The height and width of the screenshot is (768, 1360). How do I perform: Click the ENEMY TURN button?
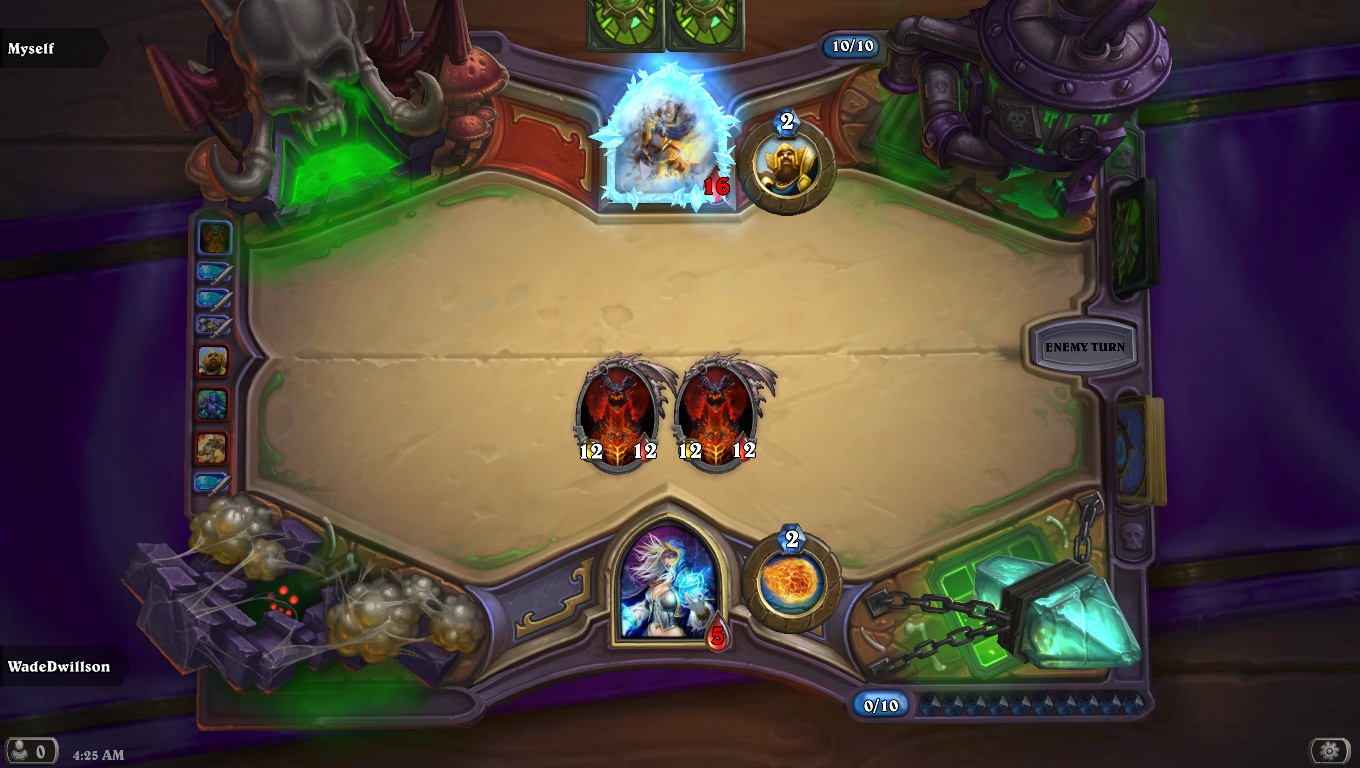click(x=1085, y=345)
